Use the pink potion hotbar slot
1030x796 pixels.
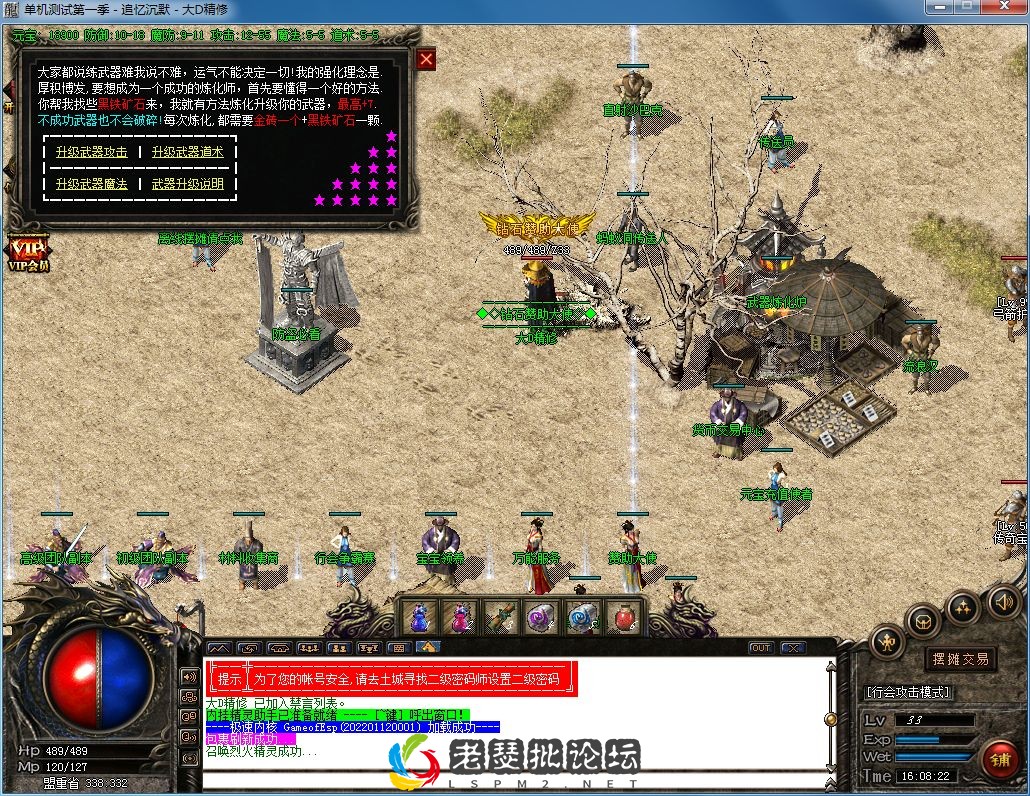coord(459,616)
